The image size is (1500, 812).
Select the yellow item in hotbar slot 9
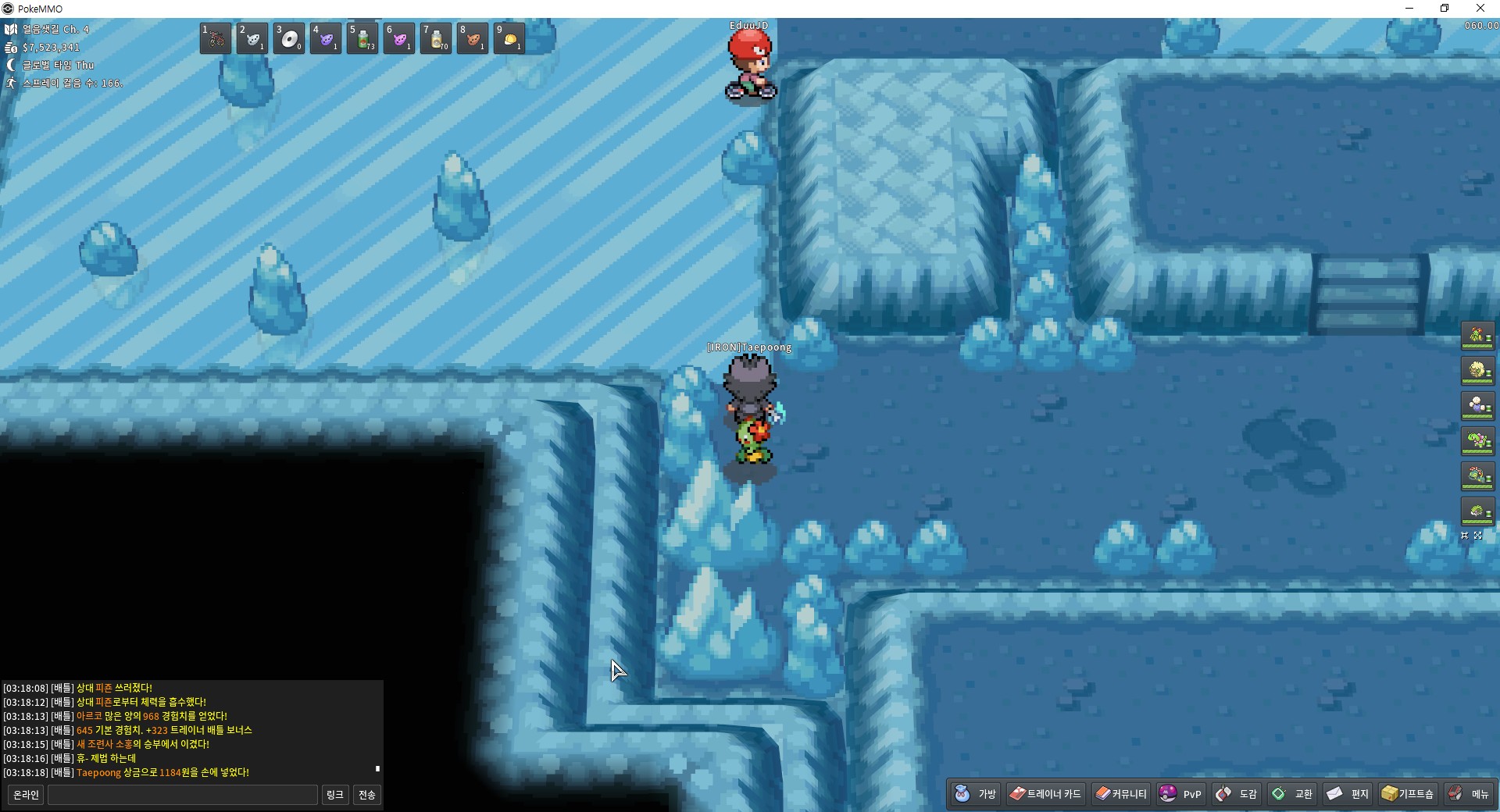[x=509, y=38]
